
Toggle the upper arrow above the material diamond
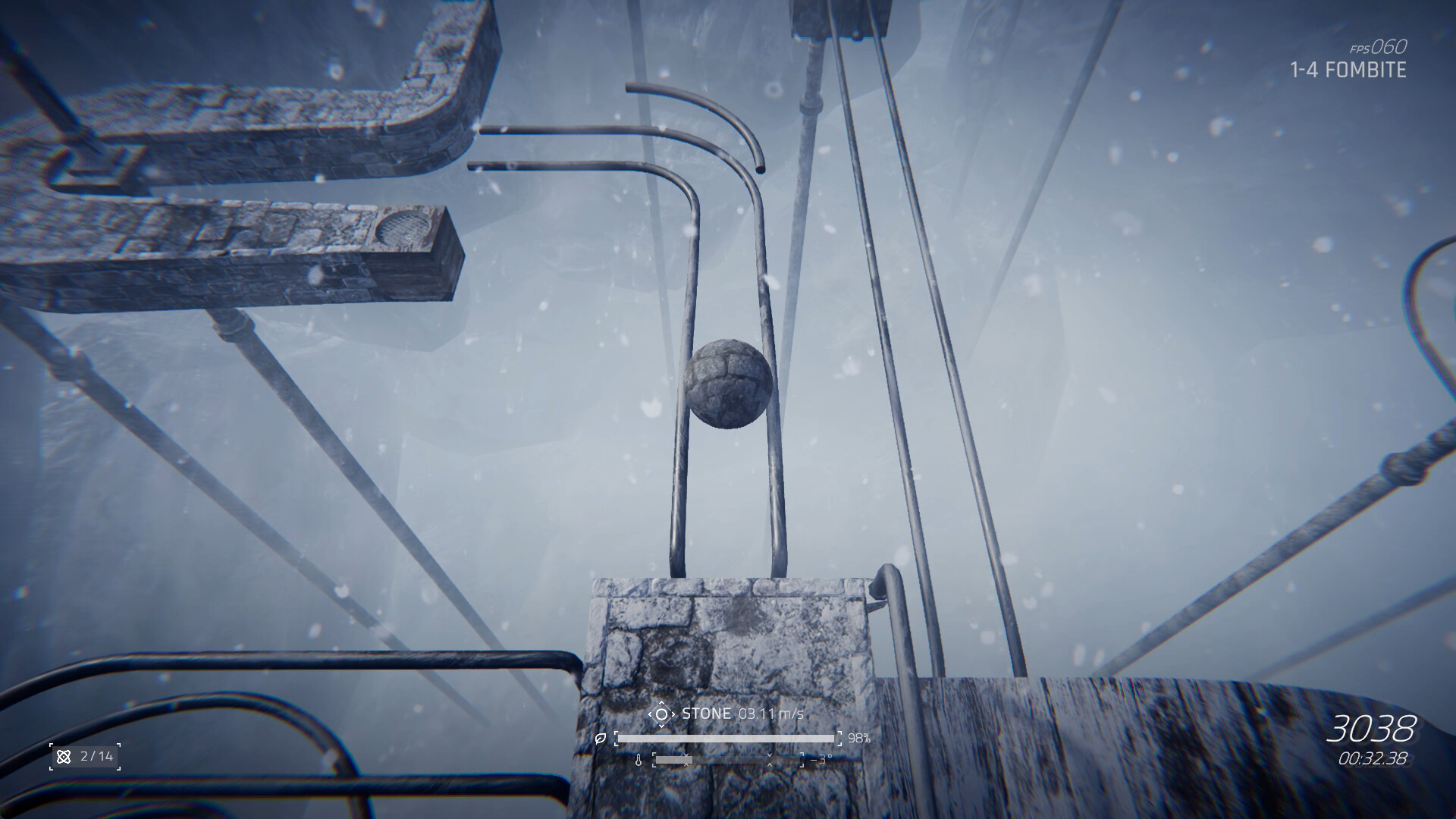pyautogui.click(x=662, y=702)
